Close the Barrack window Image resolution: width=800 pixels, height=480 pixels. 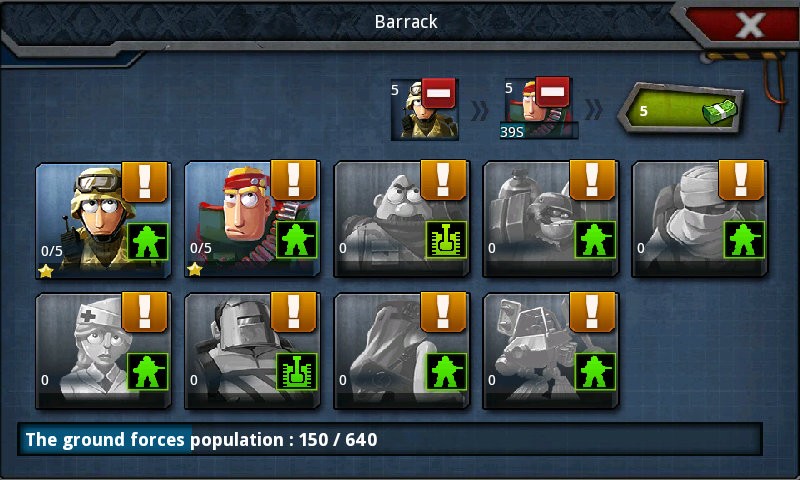749,24
